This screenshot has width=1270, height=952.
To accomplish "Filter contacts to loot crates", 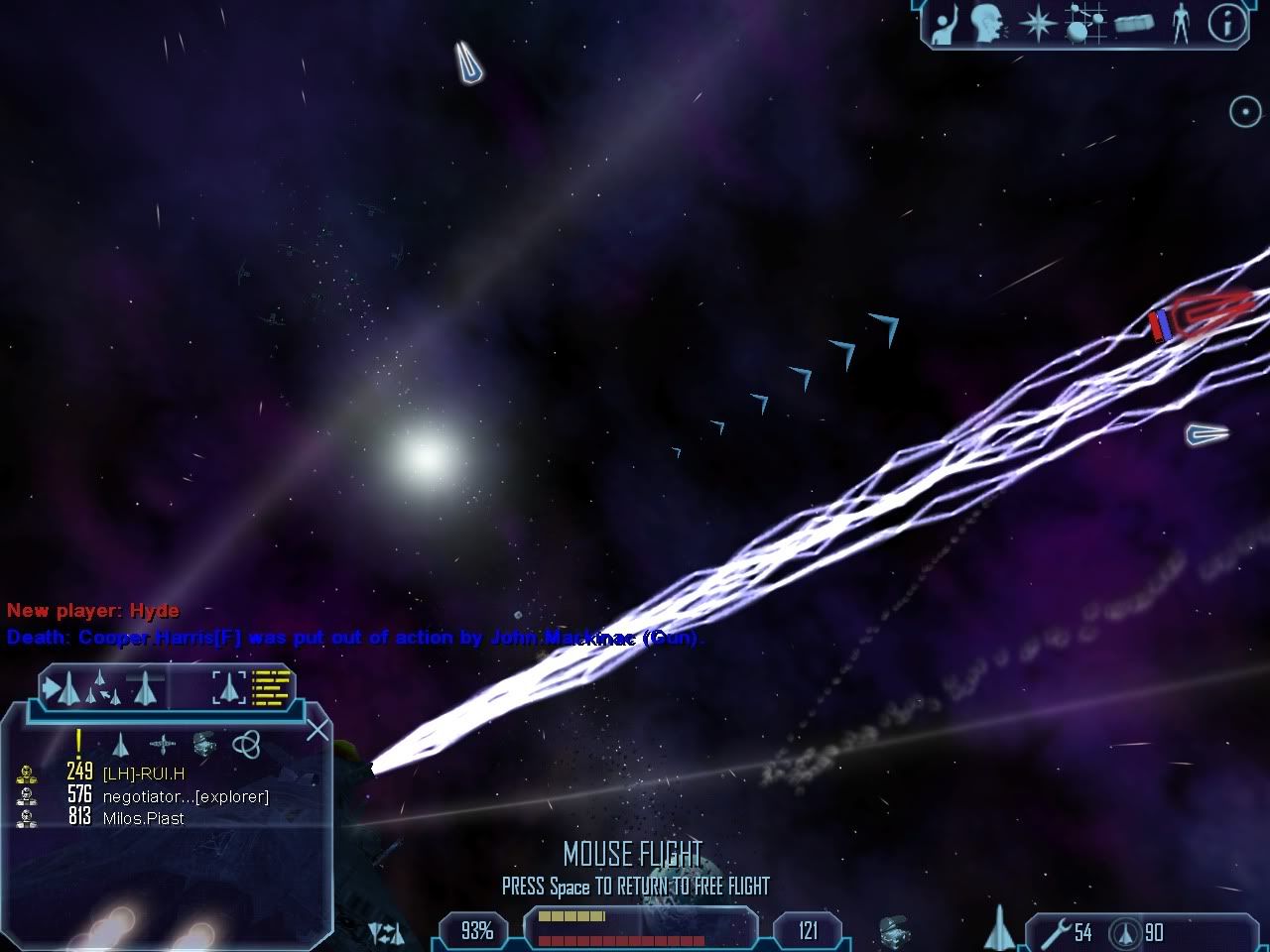I will pyautogui.click(x=203, y=744).
